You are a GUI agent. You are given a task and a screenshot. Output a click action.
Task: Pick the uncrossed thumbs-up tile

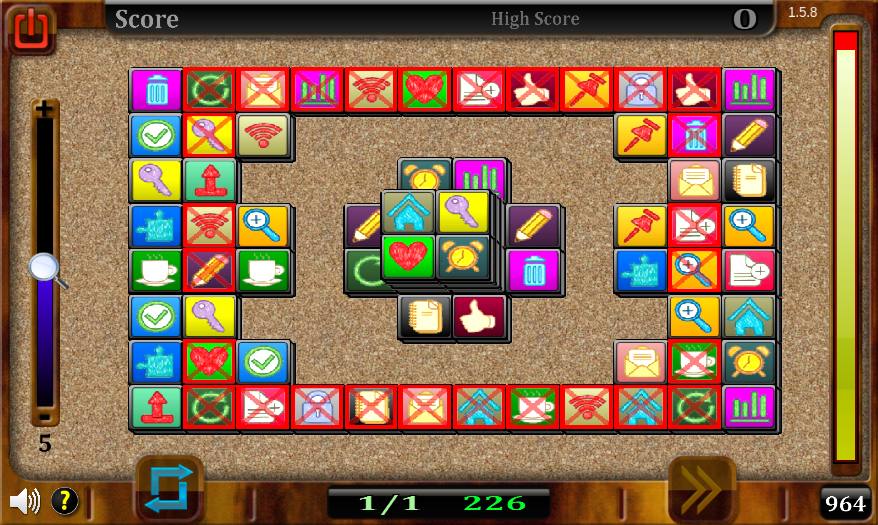click(x=479, y=315)
